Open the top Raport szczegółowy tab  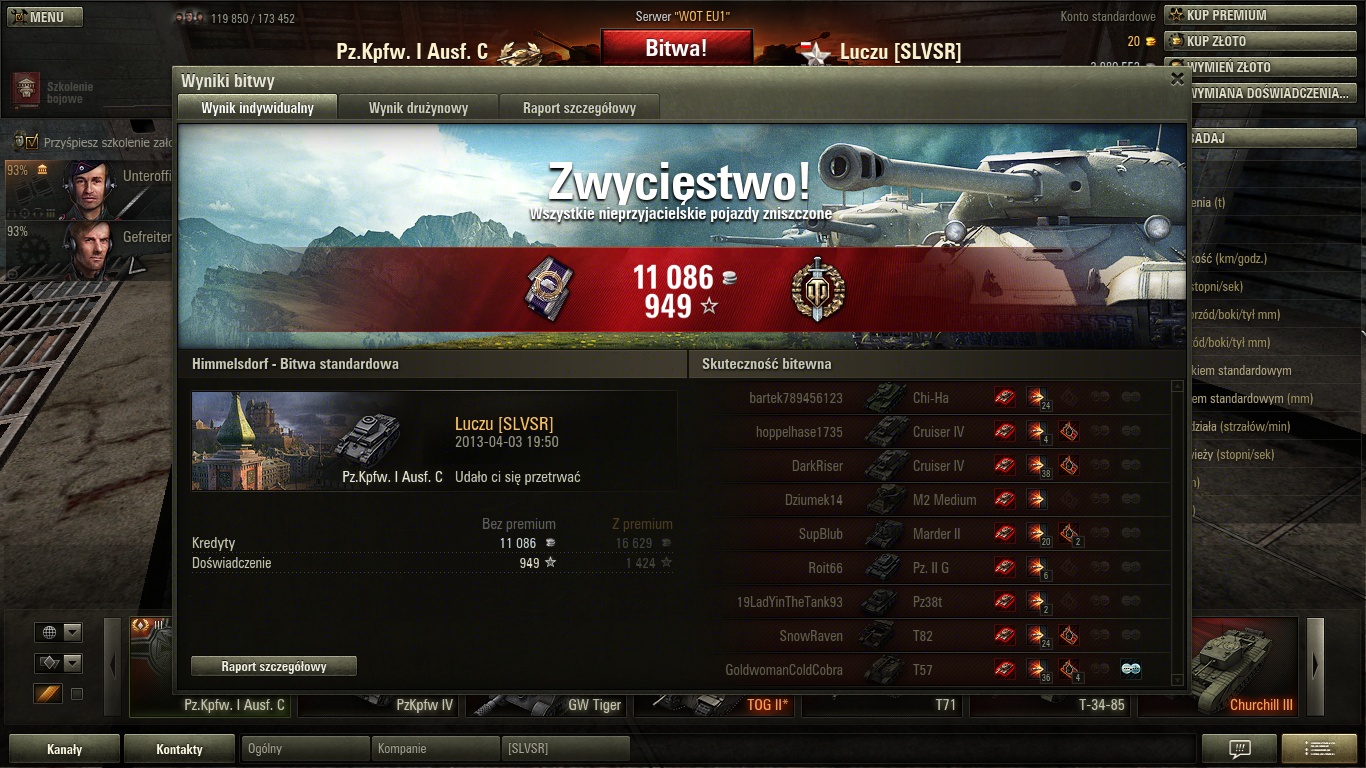[579, 108]
